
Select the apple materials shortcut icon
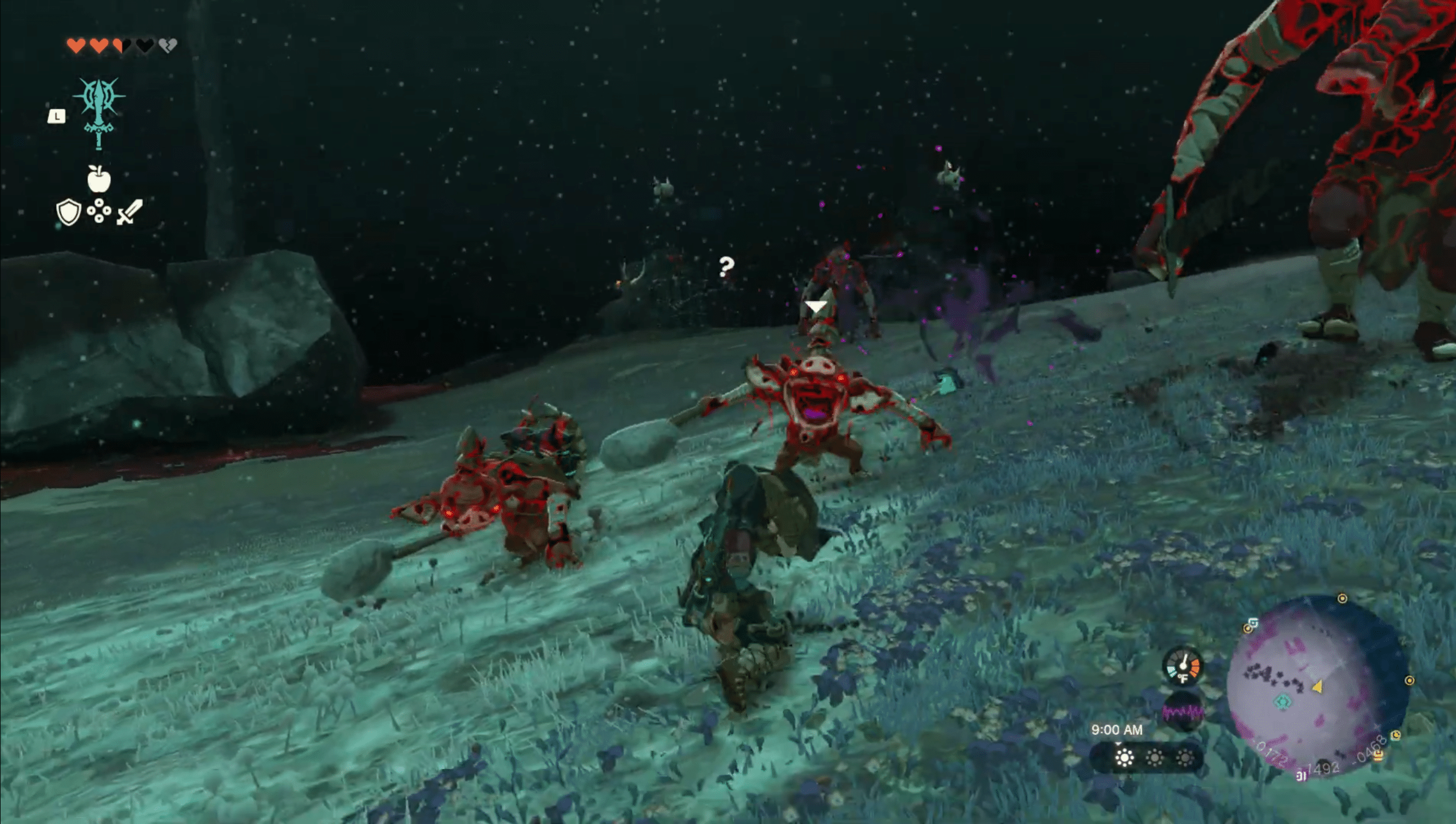[x=99, y=179]
